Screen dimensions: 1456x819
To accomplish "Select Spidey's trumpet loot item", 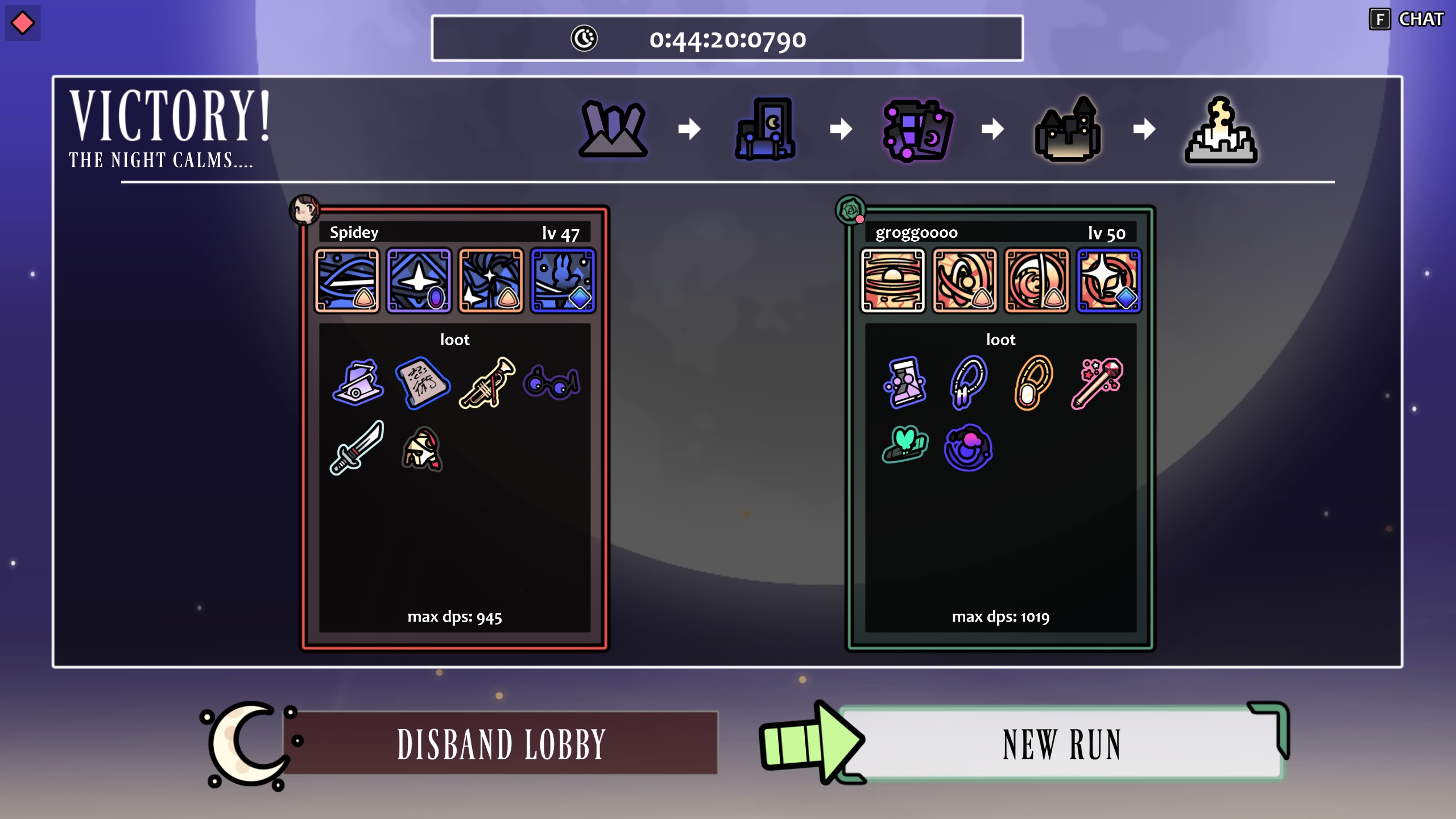I will tap(487, 383).
